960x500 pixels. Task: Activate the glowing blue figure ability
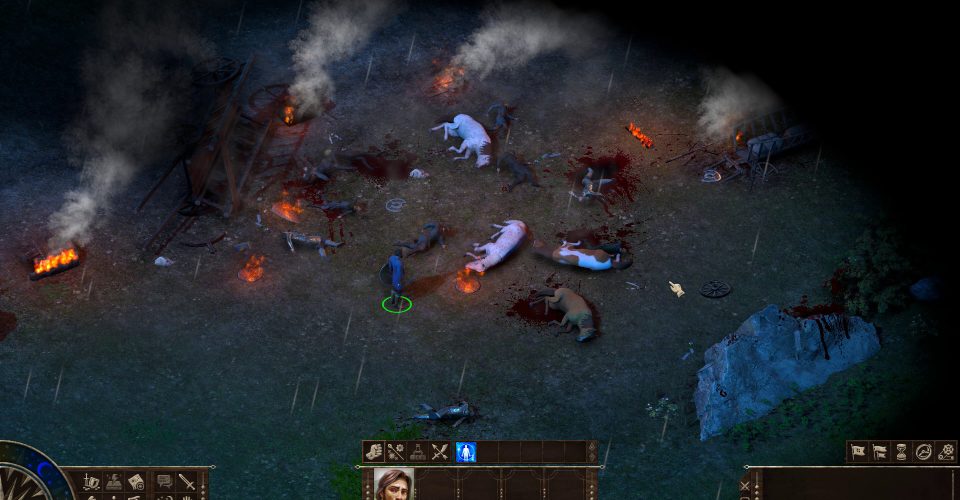pyautogui.click(x=465, y=452)
